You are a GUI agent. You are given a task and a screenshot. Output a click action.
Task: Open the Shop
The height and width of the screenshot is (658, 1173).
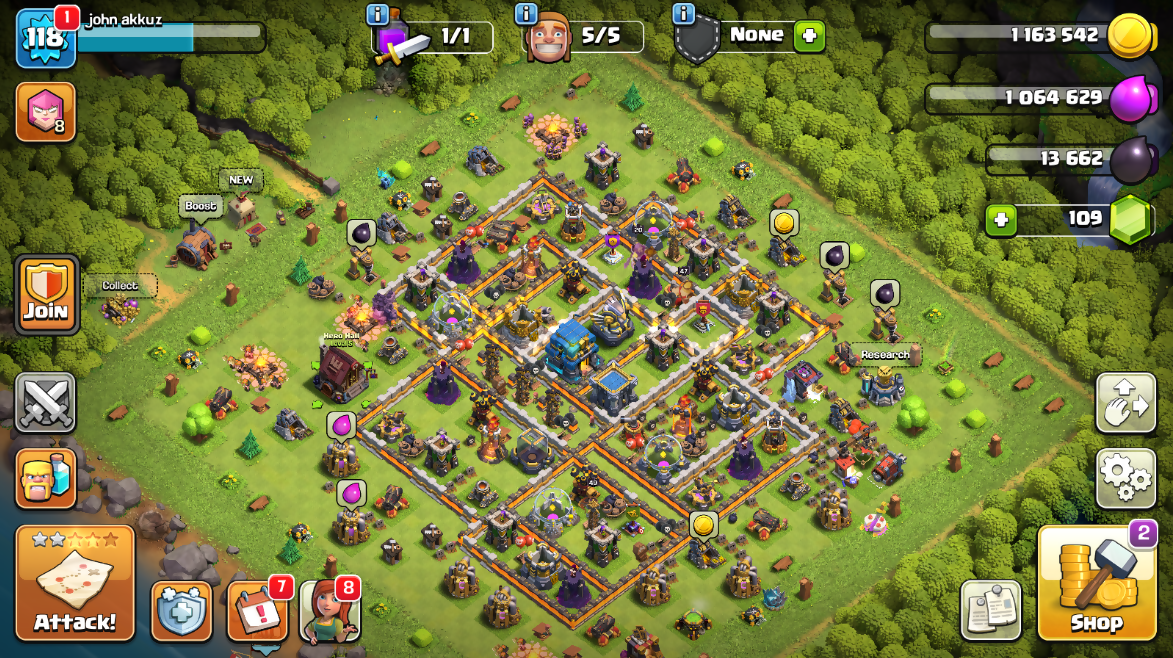[x=1096, y=583]
